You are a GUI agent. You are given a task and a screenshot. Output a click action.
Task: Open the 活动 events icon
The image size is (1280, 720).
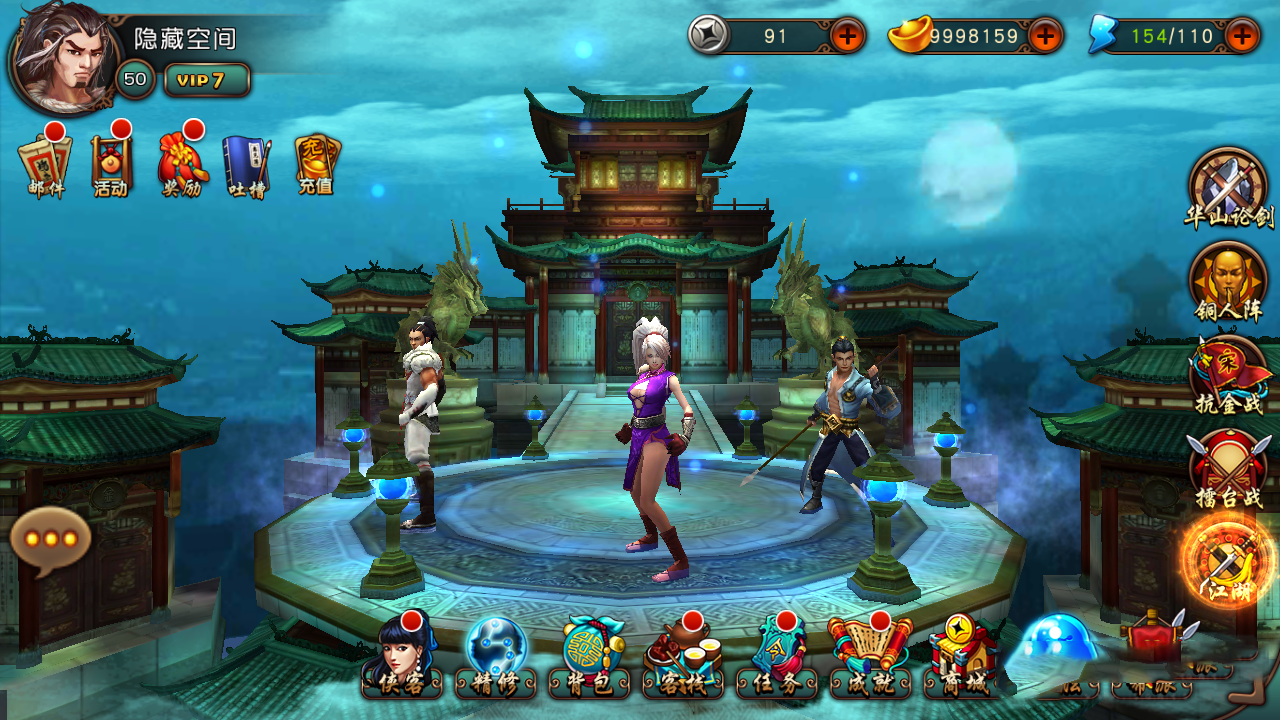pos(110,162)
